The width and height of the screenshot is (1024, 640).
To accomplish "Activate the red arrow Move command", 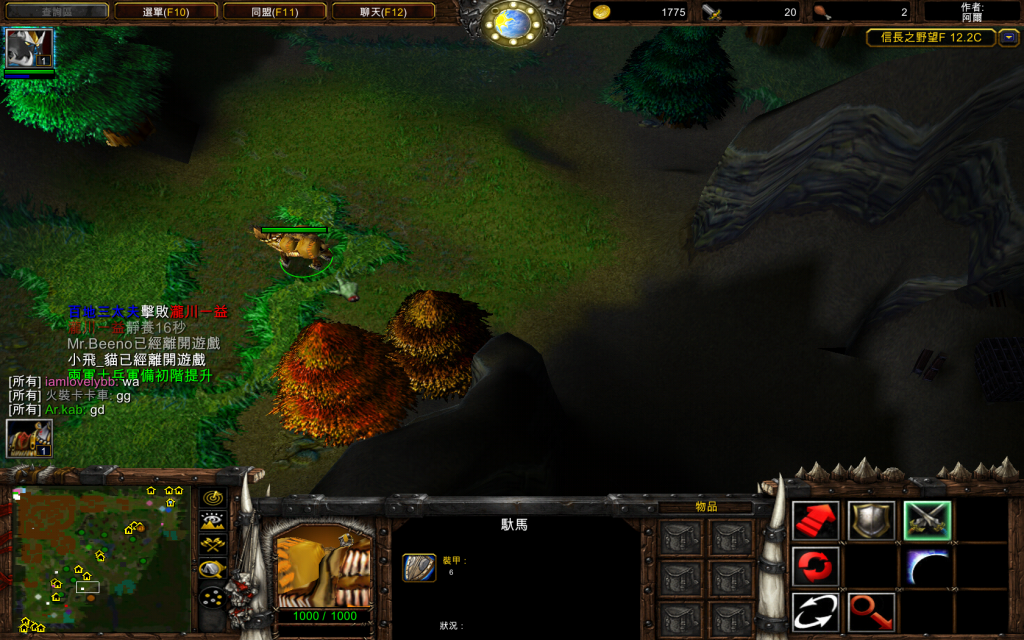I will click(x=816, y=520).
